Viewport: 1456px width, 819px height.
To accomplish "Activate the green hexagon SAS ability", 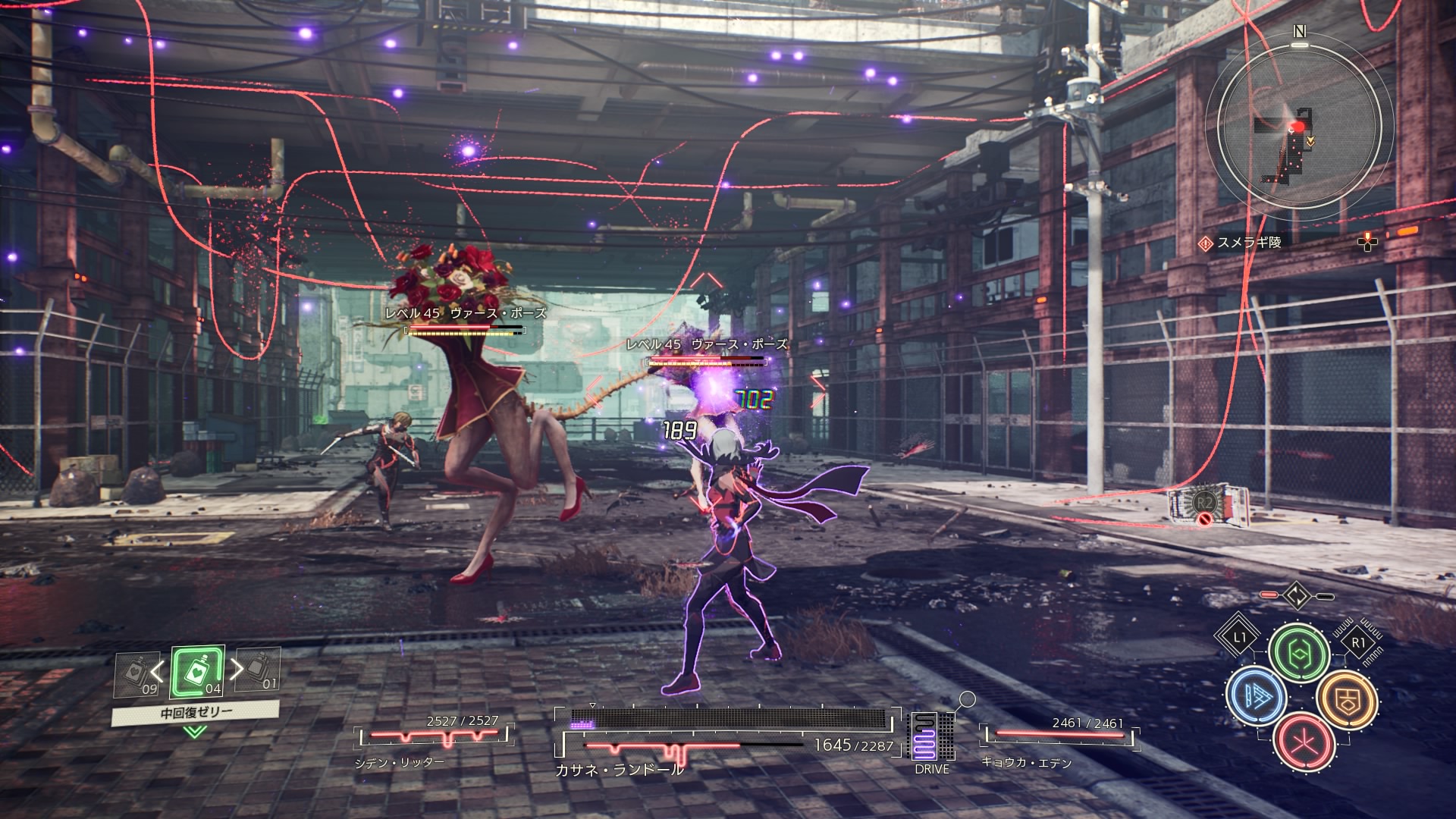I will 1299,654.
